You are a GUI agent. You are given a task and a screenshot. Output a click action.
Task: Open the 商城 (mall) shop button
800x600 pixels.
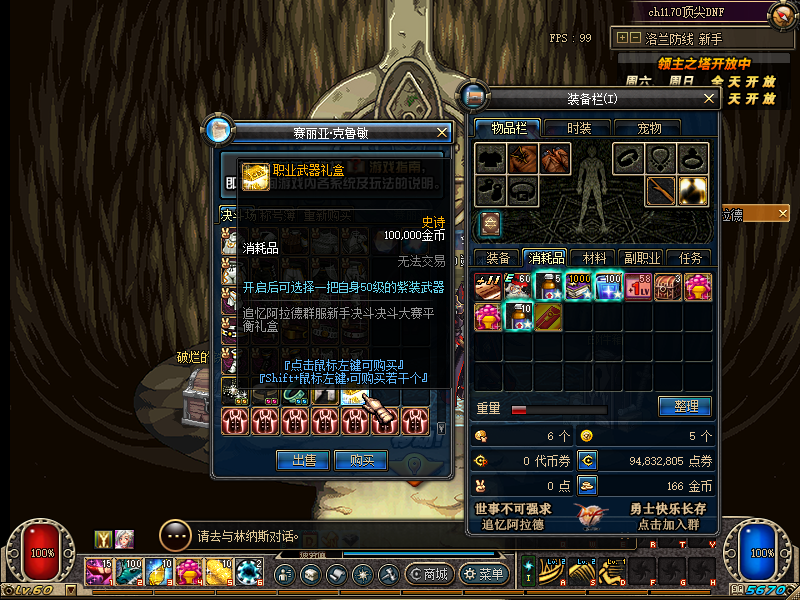[x=427, y=574]
